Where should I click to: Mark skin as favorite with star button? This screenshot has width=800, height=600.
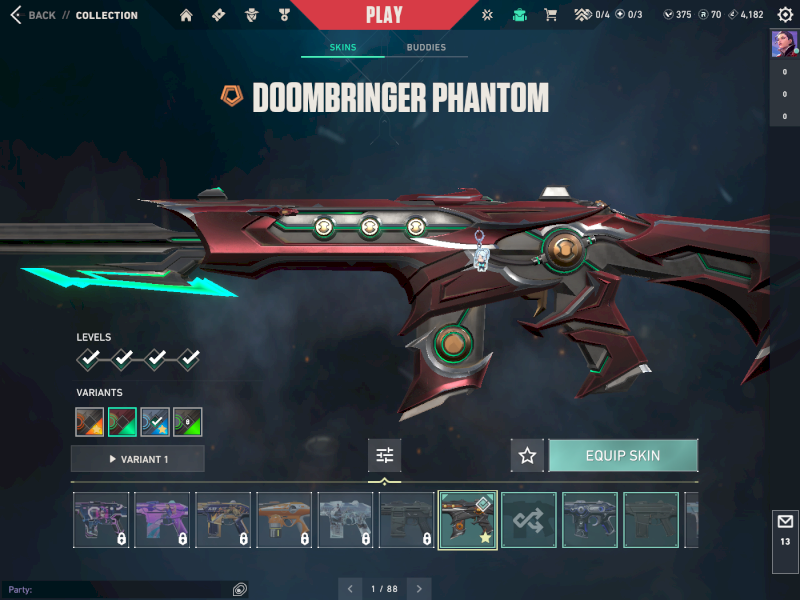click(x=528, y=456)
